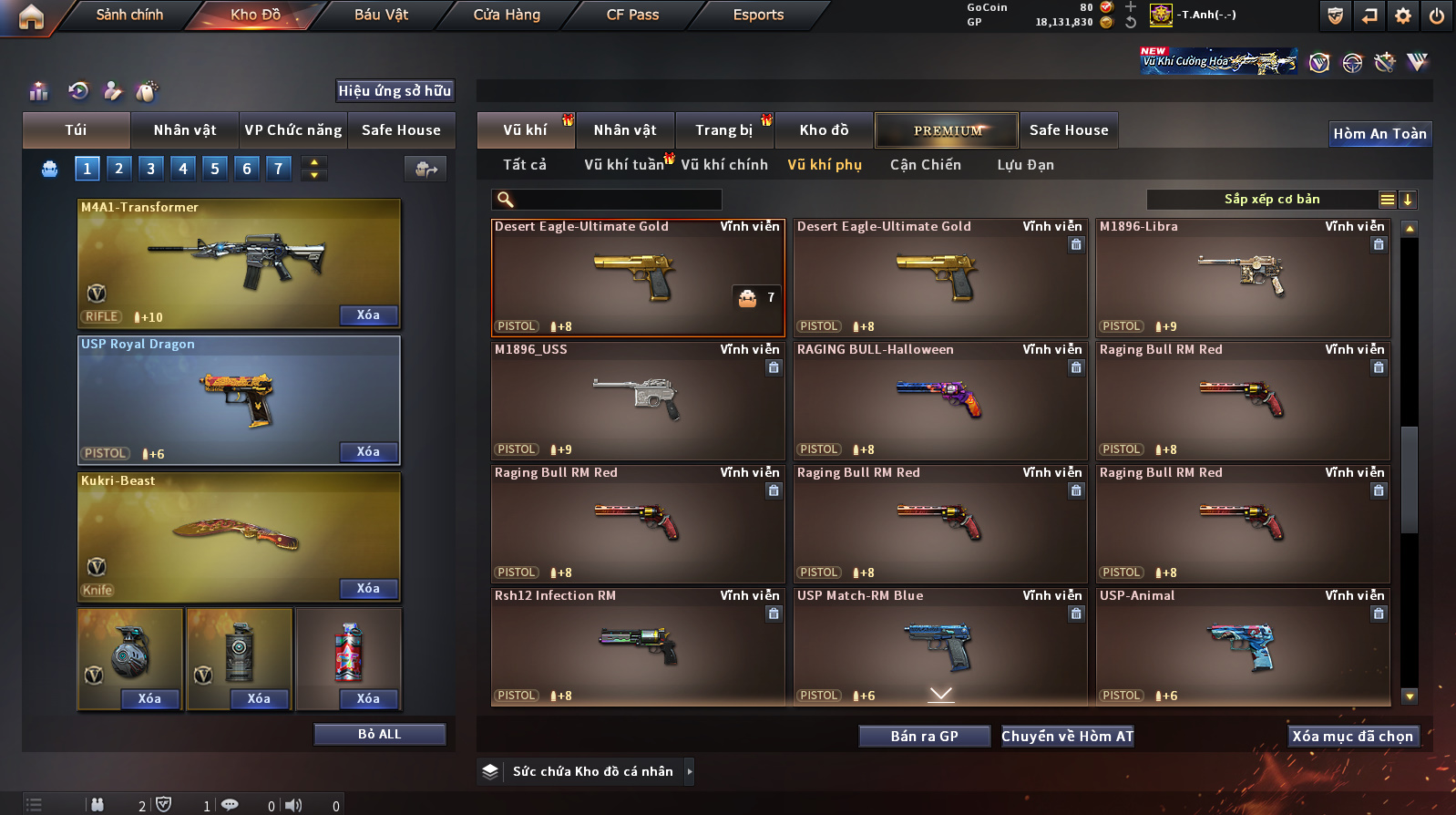The image size is (1456, 815).
Task: Select the M1896-Libra pistol
Action: [x=1243, y=278]
